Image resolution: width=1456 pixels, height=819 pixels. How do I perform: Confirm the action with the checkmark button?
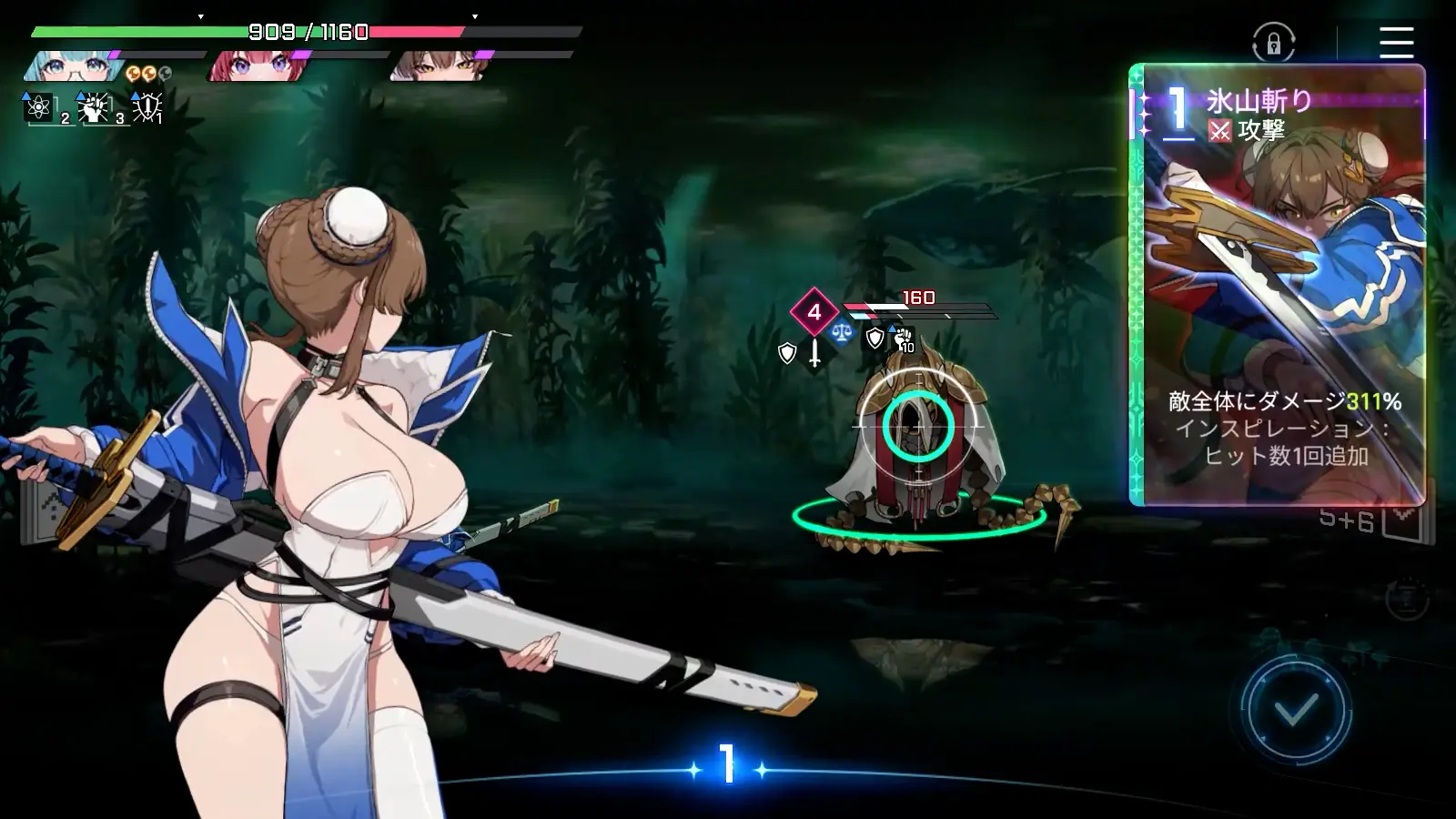coord(1296,709)
